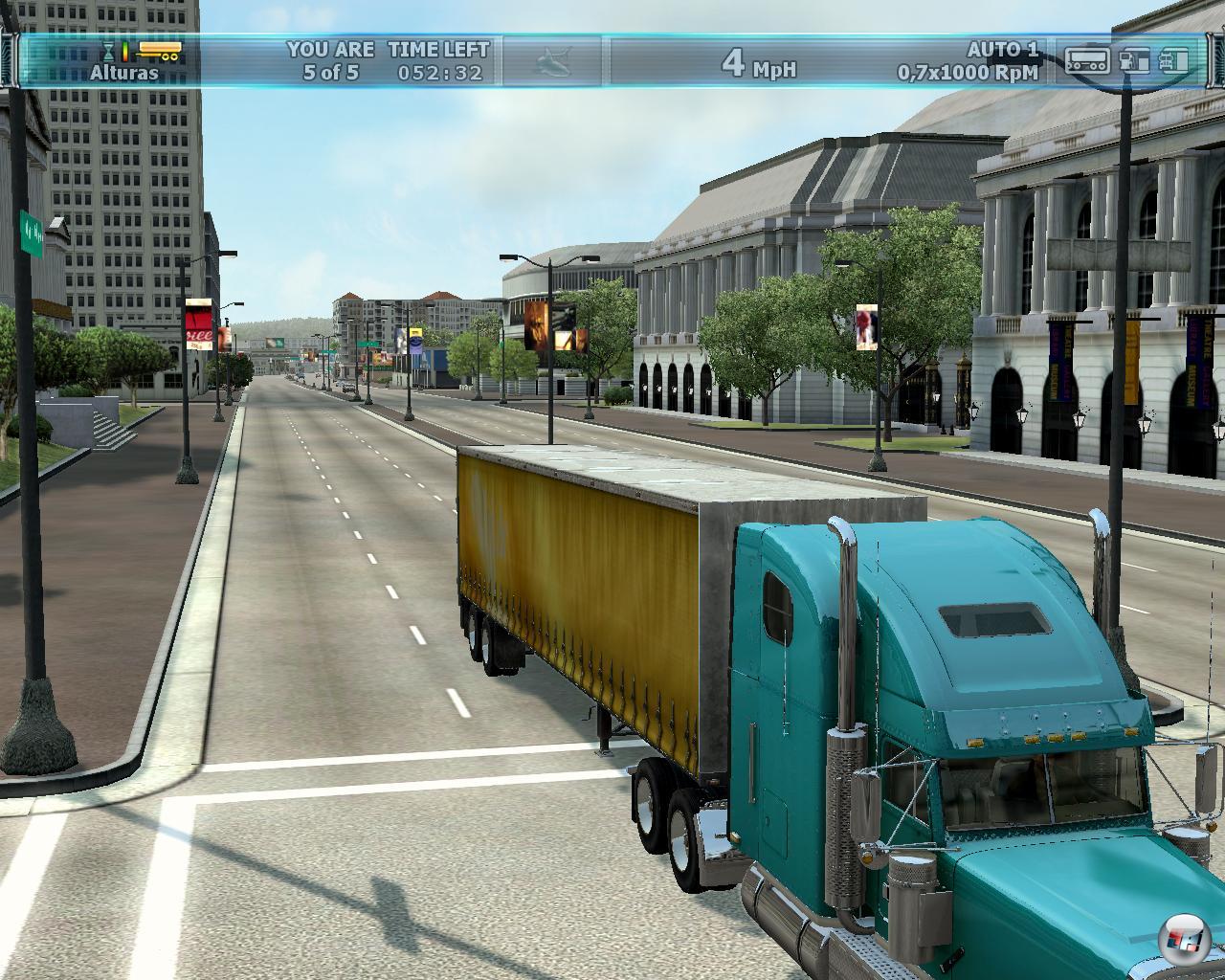Click the yellow trailer cargo icon
Image resolution: width=1225 pixels, height=980 pixels.
click(159, 50)
